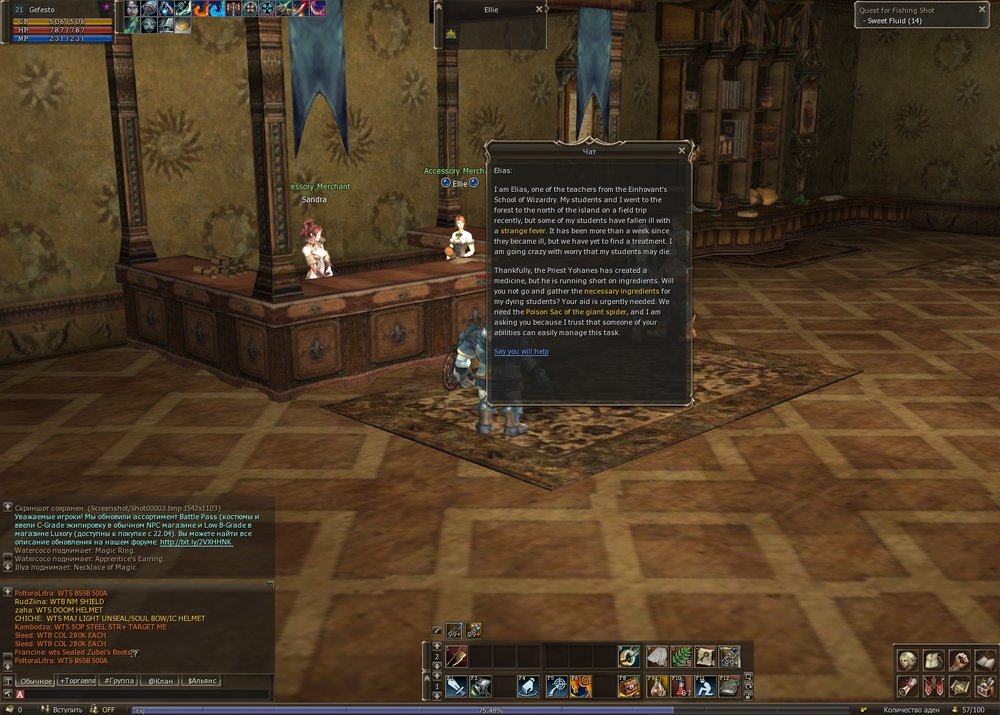Open the character status menu icon
Viewport: 1000px width, 715px height.
[x=907, y=661]
